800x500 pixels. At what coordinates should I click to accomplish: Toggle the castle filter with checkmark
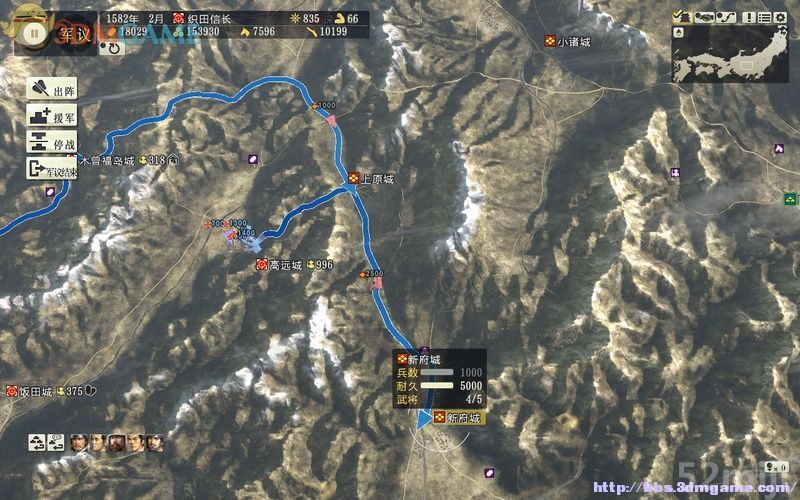click(680, 16)
